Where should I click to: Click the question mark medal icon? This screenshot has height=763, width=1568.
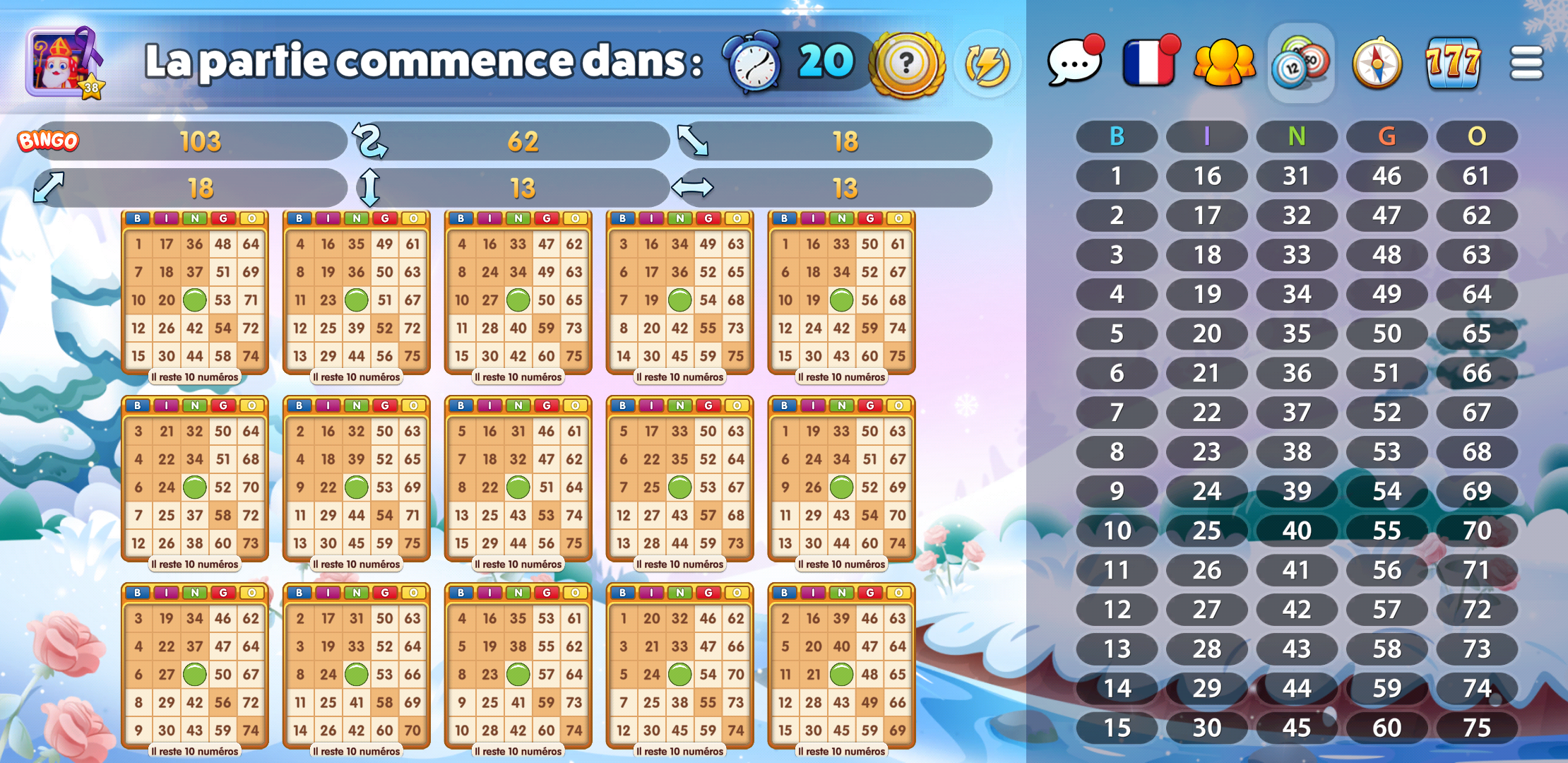(x=906, y=64)
